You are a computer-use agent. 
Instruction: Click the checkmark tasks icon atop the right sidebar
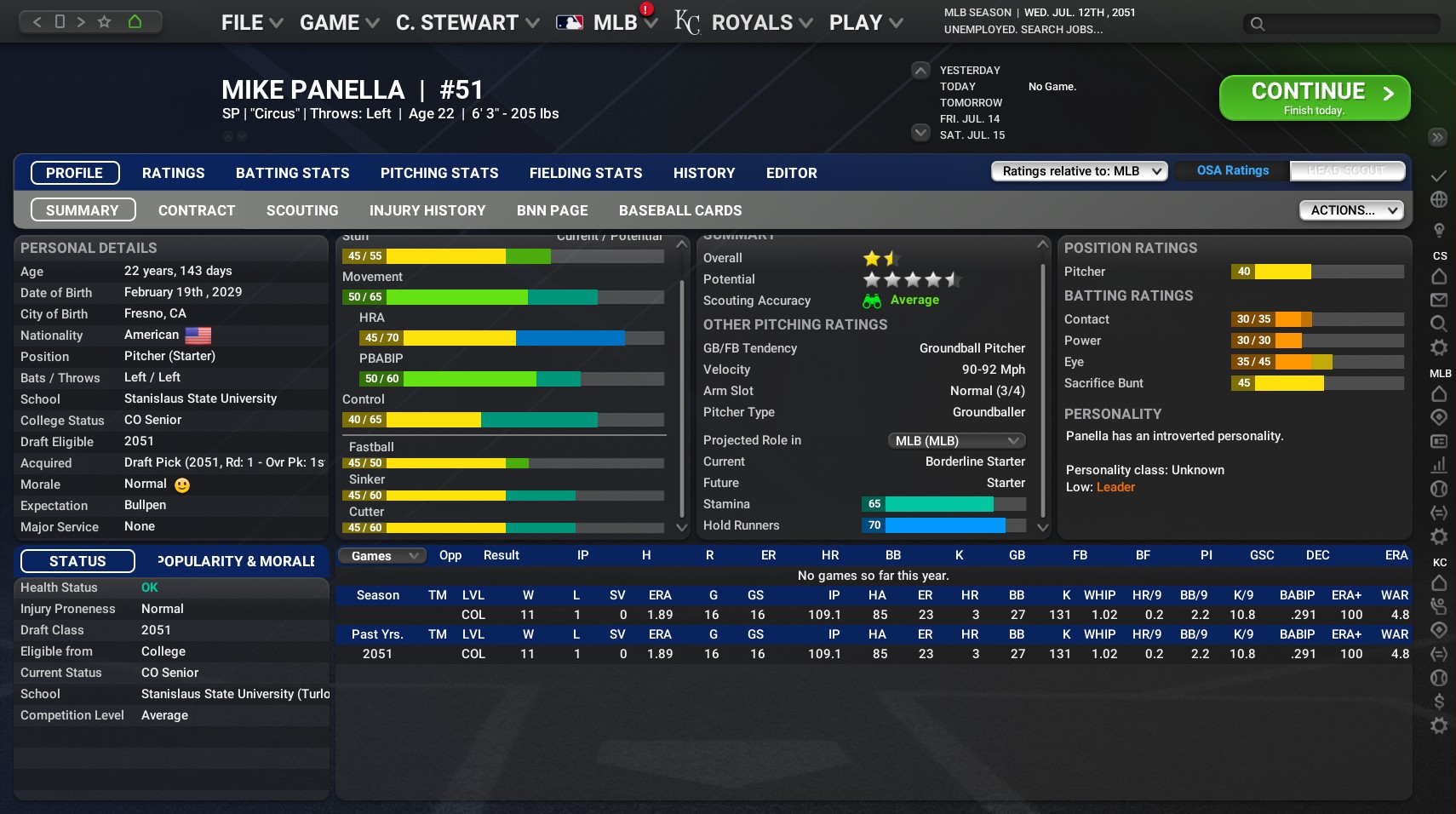(x=1439, y=176)
